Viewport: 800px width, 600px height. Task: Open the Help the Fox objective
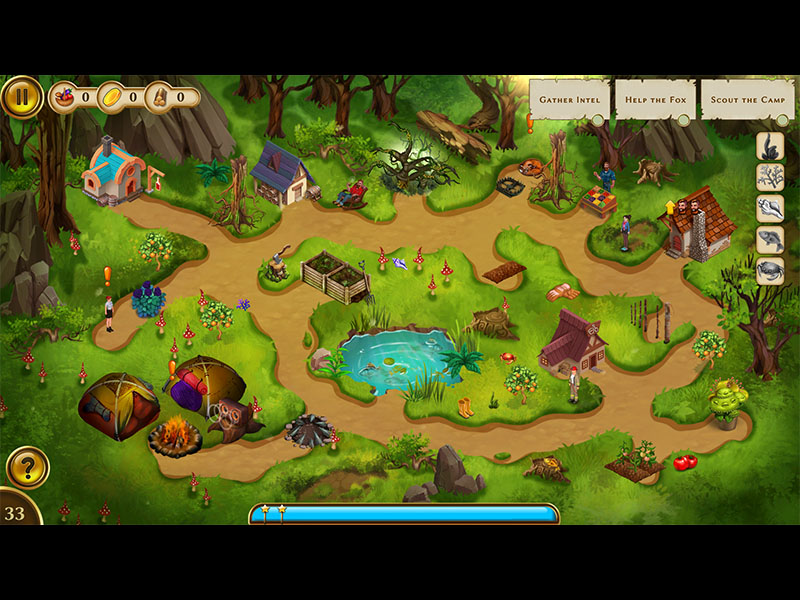click(x=654, y=100)
